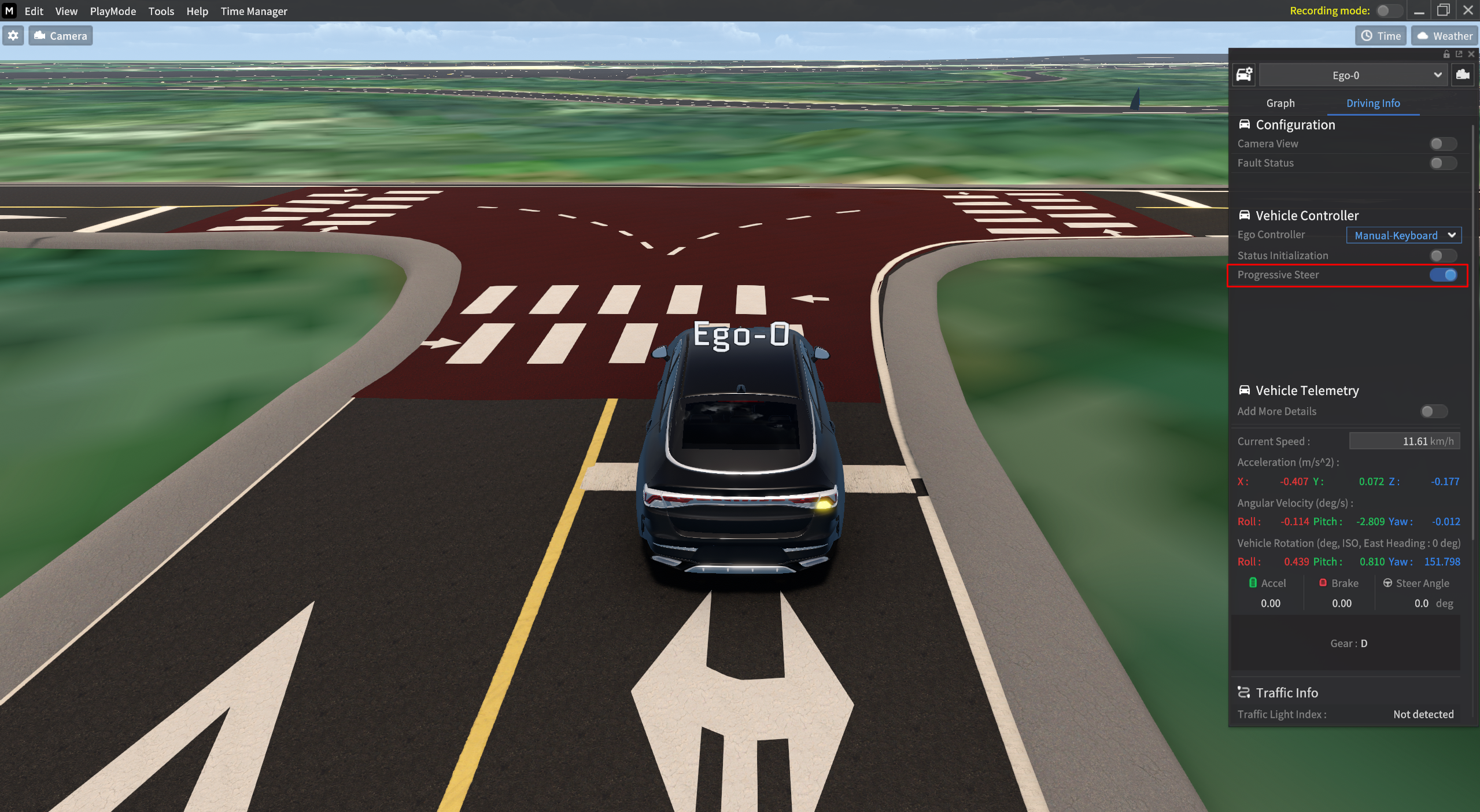Open the Weather panel
The image size is (1480, 812).
click(x=1444, y=36)
